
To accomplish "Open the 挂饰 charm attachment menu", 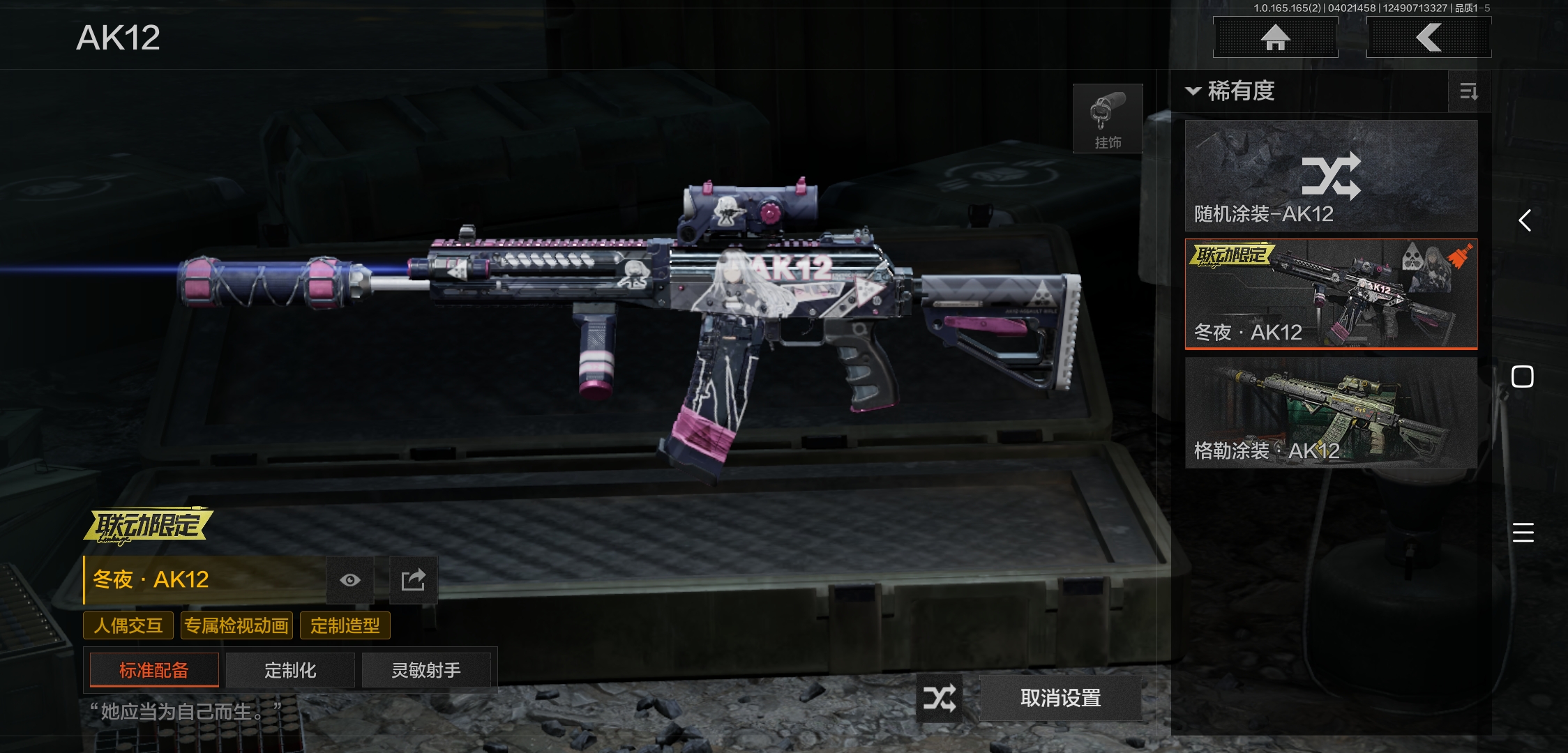I will click(x=1108, y=119).
